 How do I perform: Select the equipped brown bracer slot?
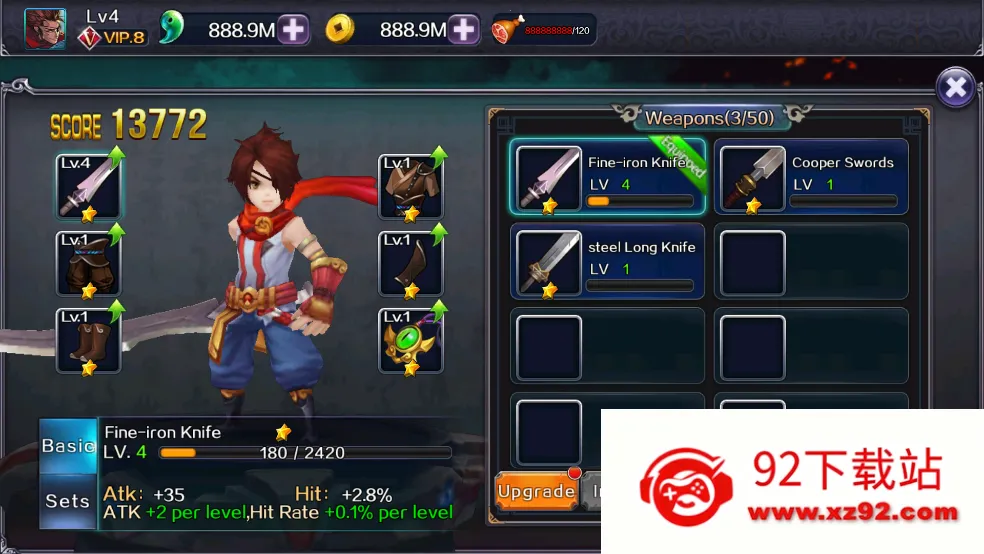pyautogui.click(x=411, y=264)
